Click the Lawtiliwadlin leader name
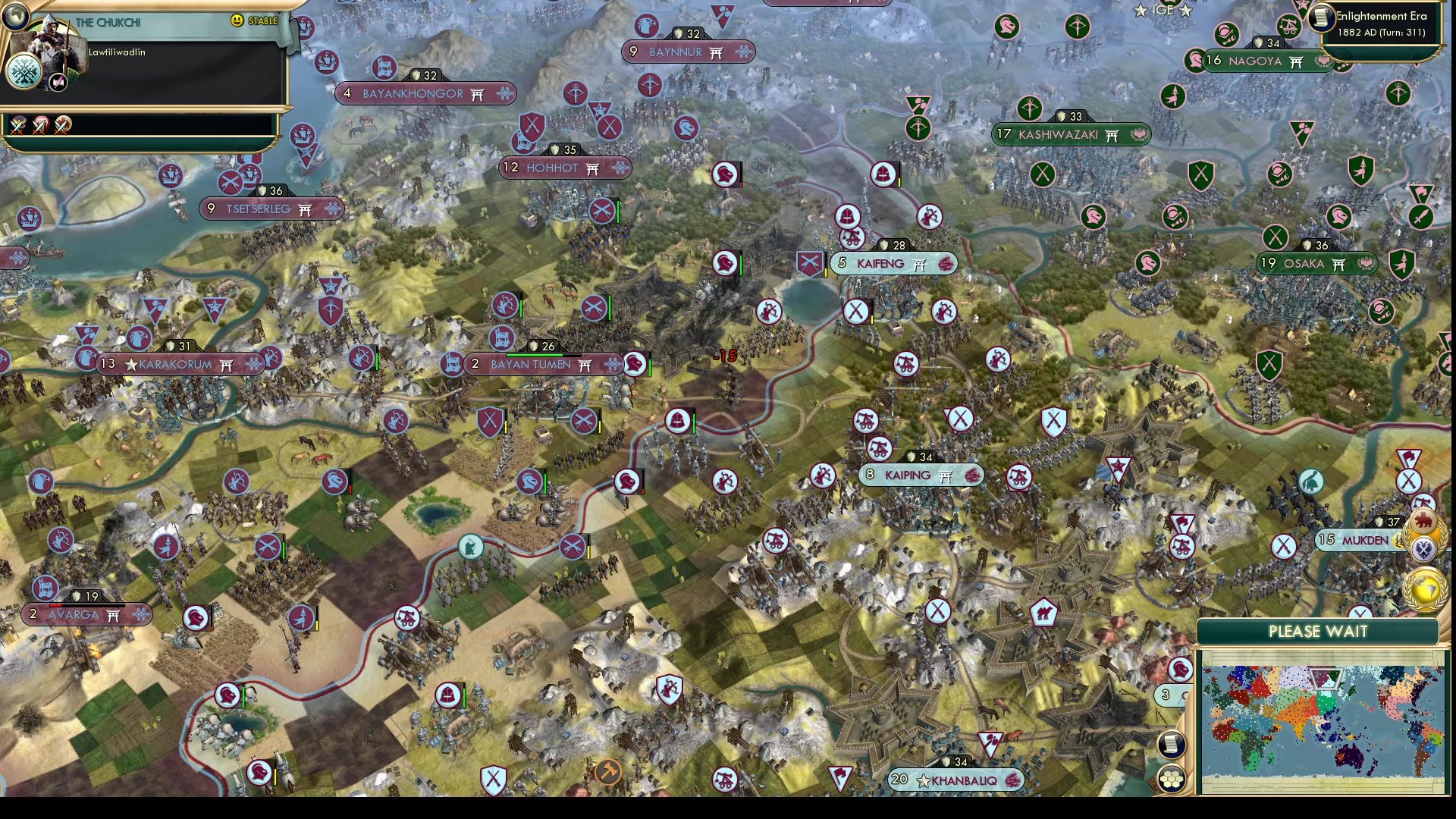 117,53
